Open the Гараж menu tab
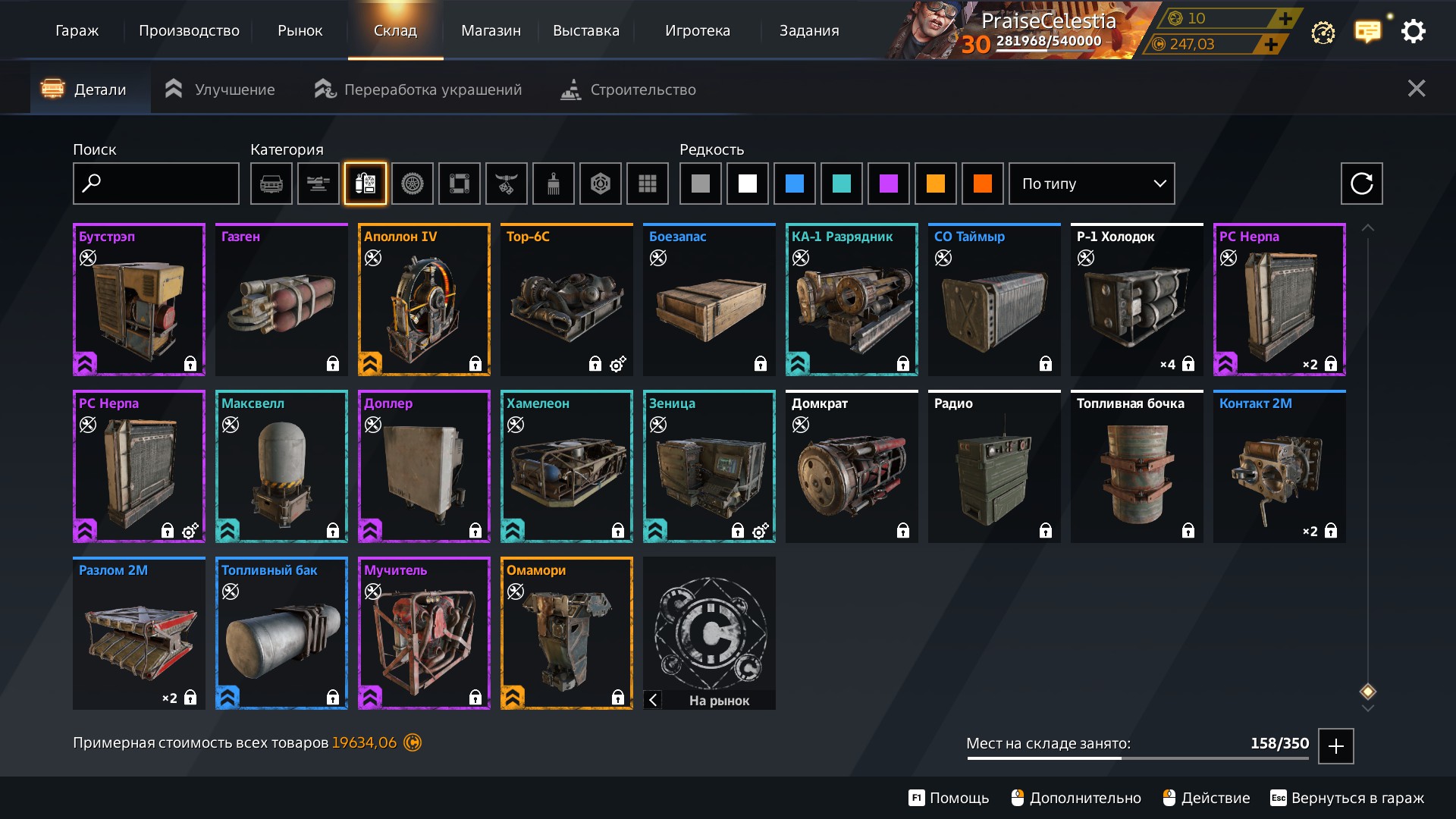Image resolution: width=1456 pixels, height=819 pixels. [77, 31]
